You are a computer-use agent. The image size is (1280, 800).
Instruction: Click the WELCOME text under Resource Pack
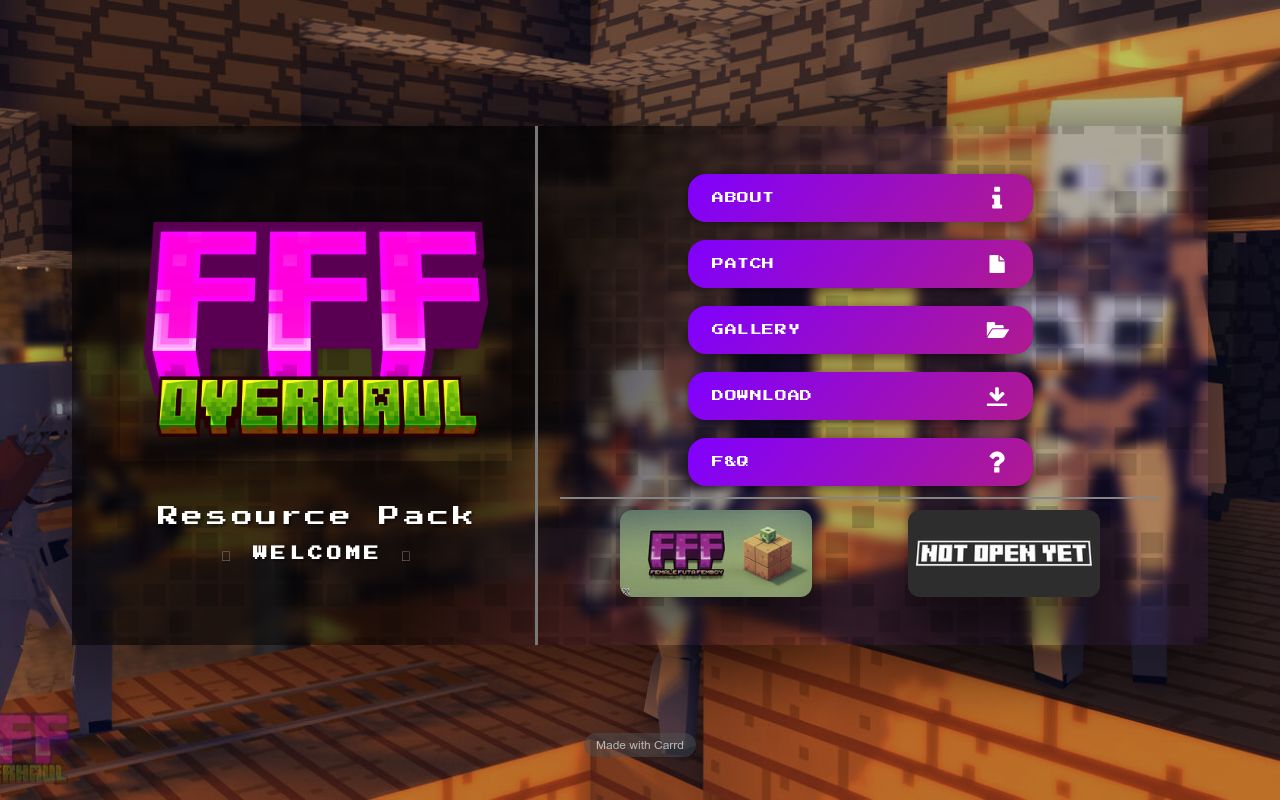316,553
